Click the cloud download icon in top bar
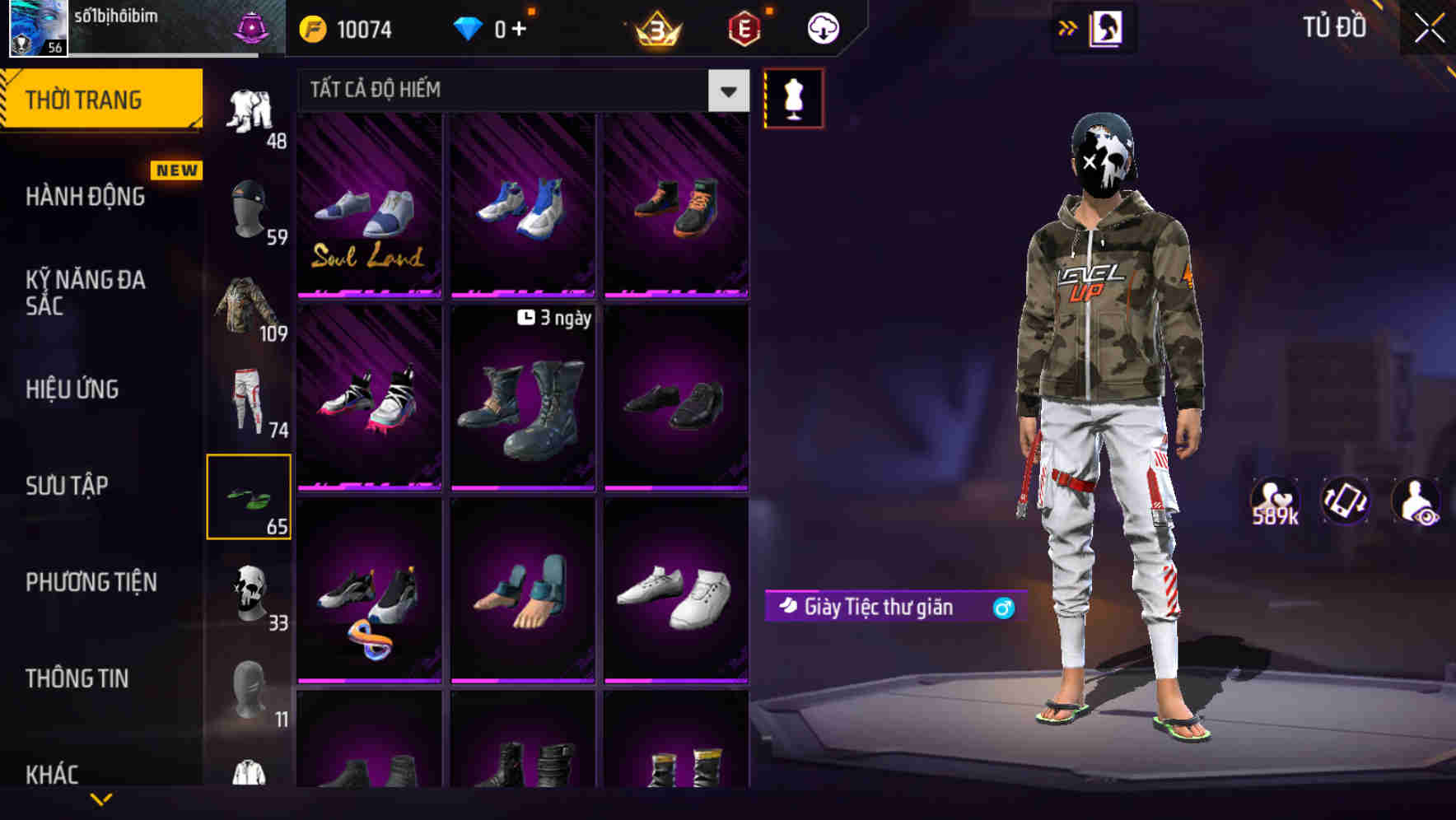The height and width of the screenshot is (820, 1456). tap(820, 27)
